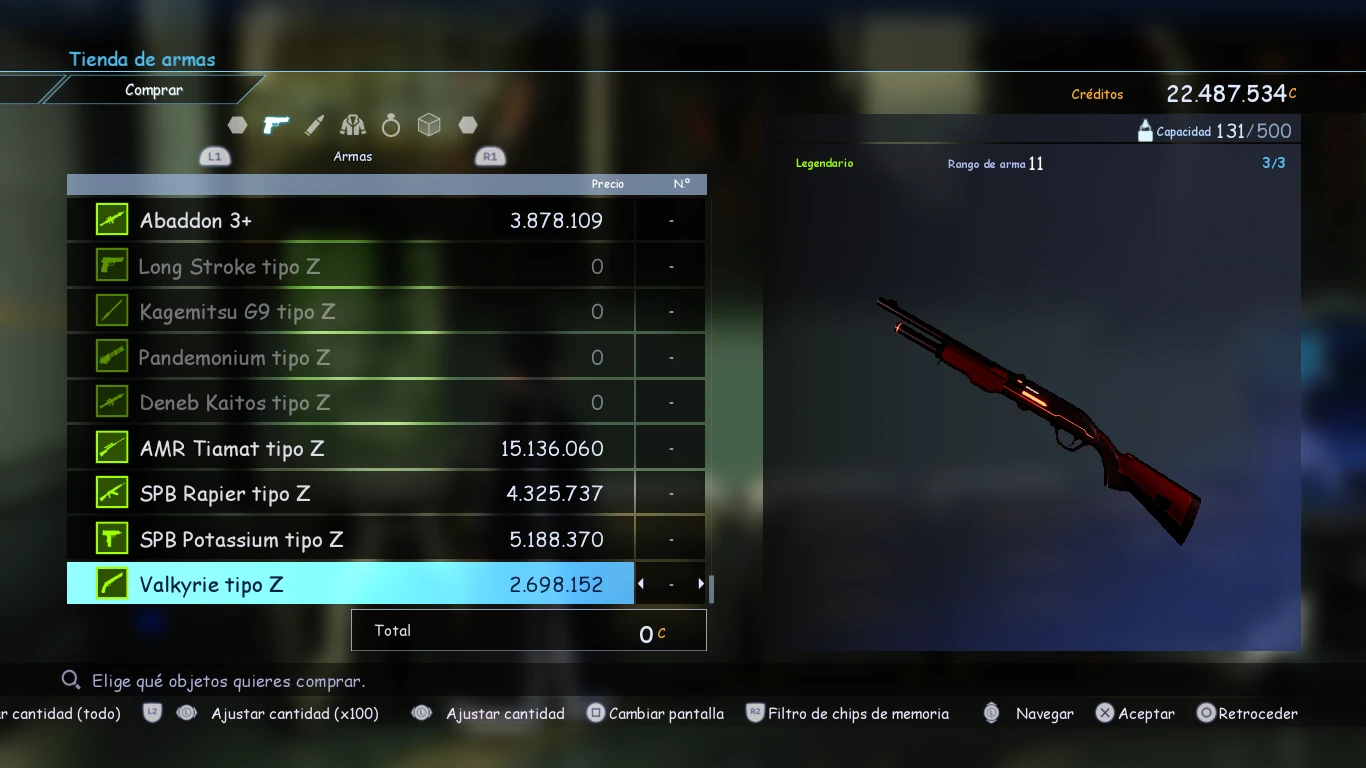Viewport: 1366px width, 768px height.
Task: Increase Valkyrie quantity with the right arrow
Action: tap(701, 584)
